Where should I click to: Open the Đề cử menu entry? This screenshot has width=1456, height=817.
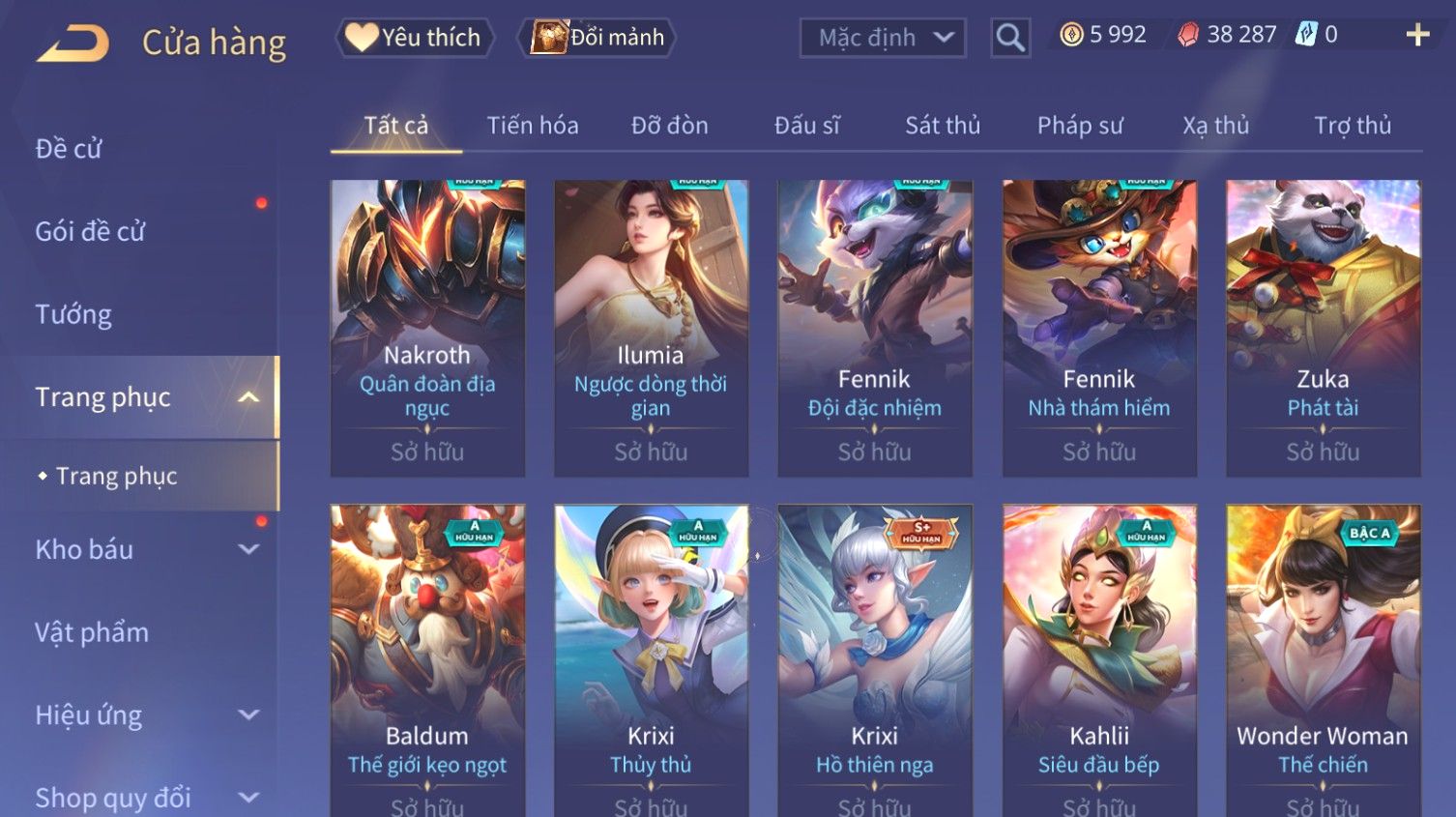pos(69,149)
